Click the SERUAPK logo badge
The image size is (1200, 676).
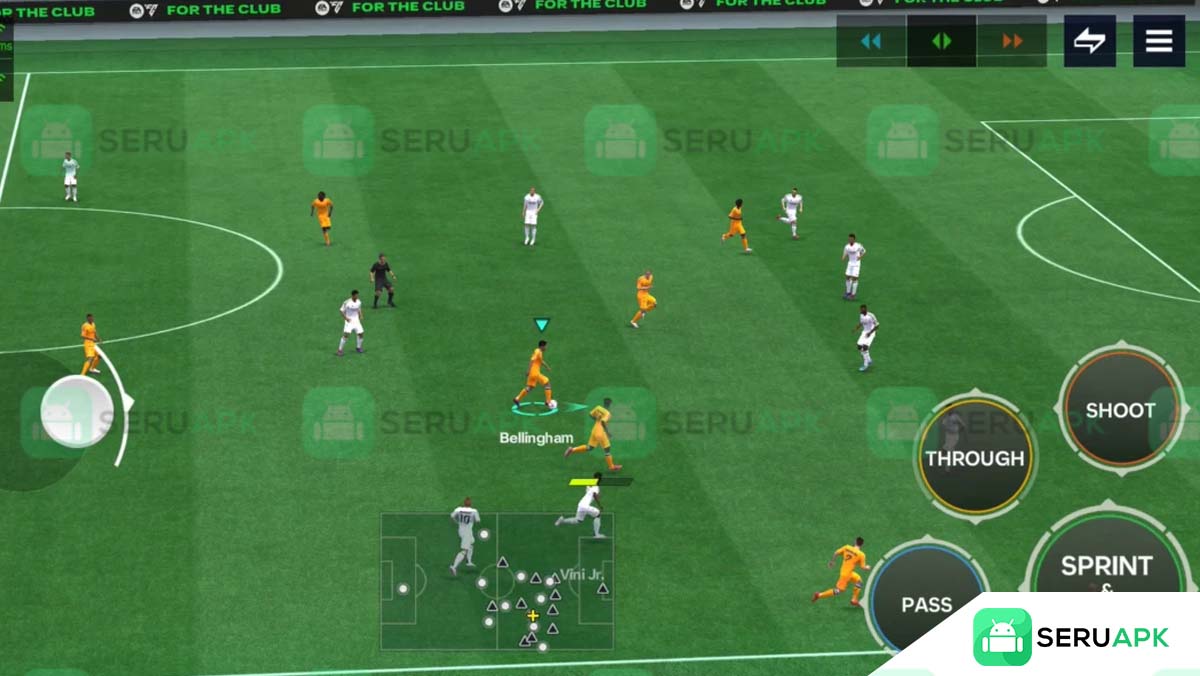click(1071, 637)
